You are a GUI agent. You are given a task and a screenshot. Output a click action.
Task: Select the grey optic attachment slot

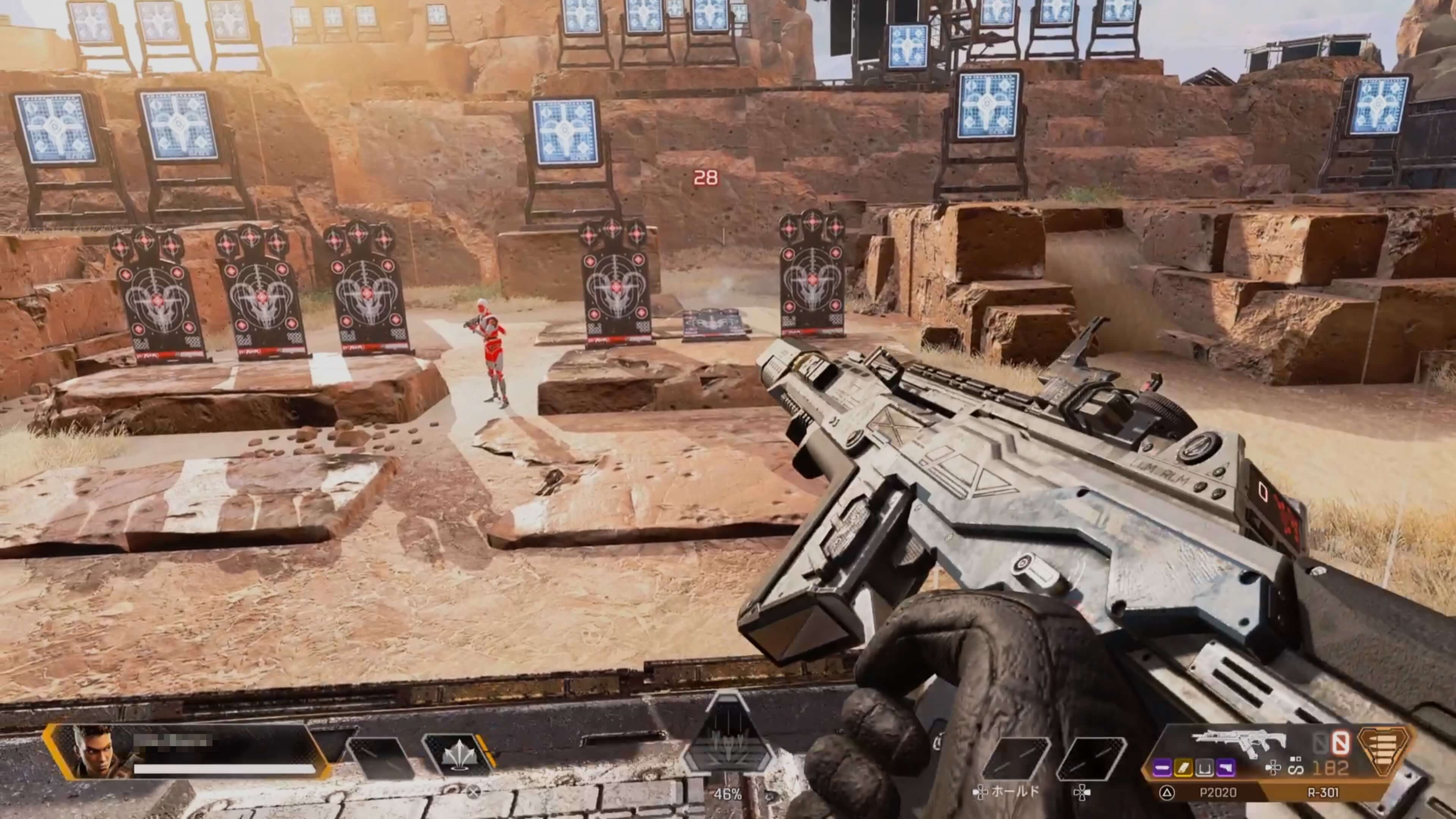[1205, 767]
